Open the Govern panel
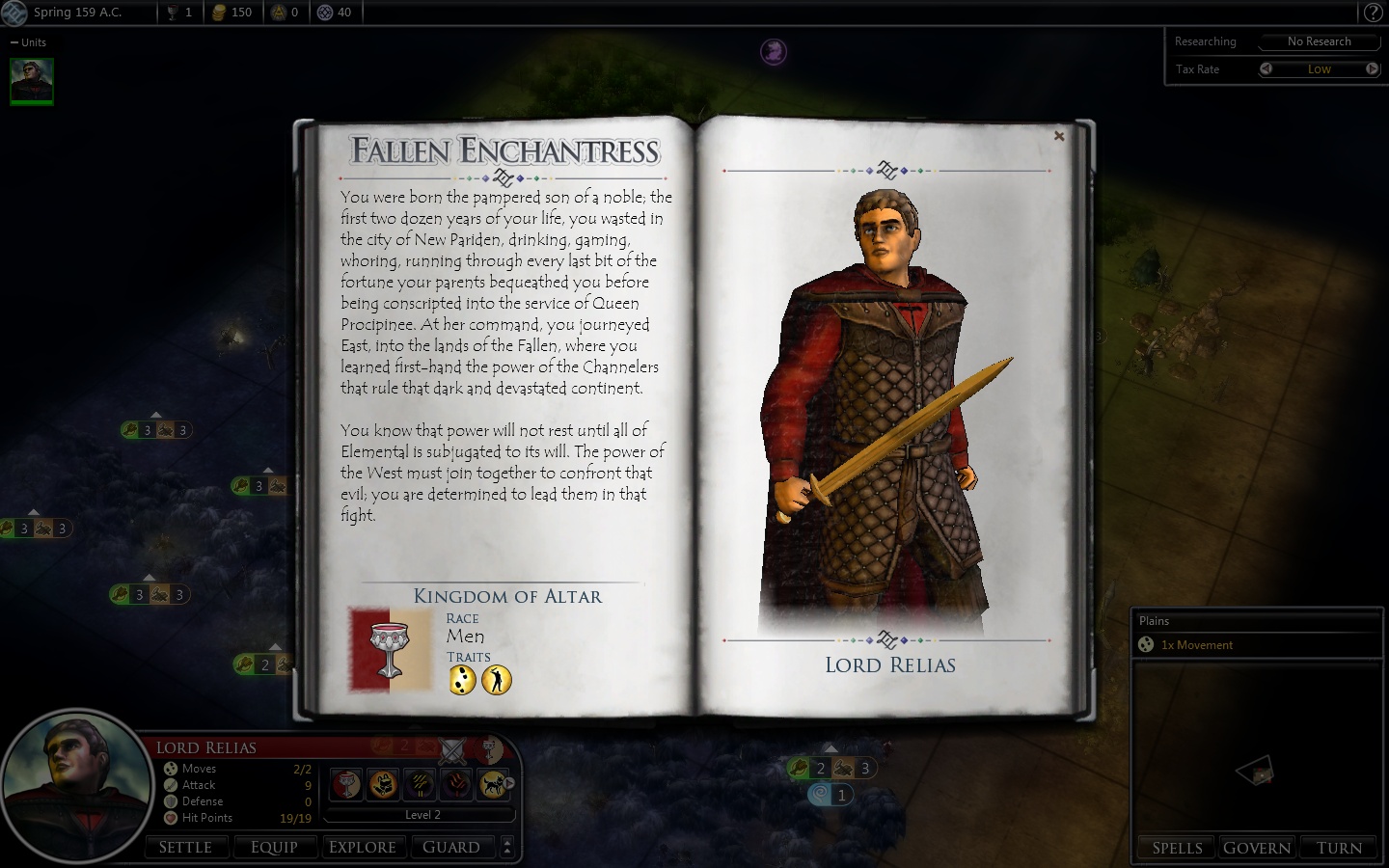 click(x=1257, y=848)
